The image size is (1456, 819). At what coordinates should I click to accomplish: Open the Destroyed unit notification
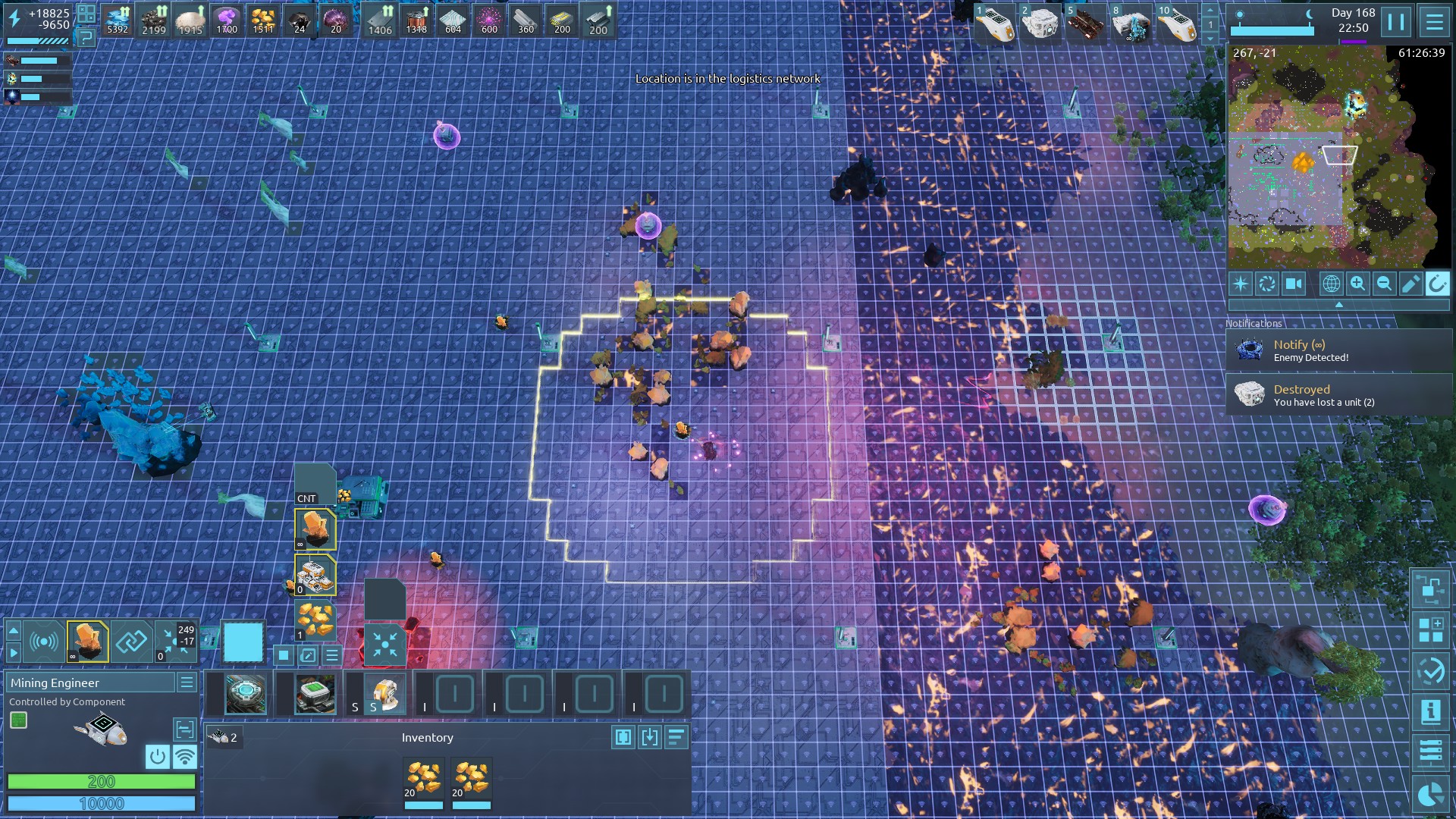coord(1338,395)
